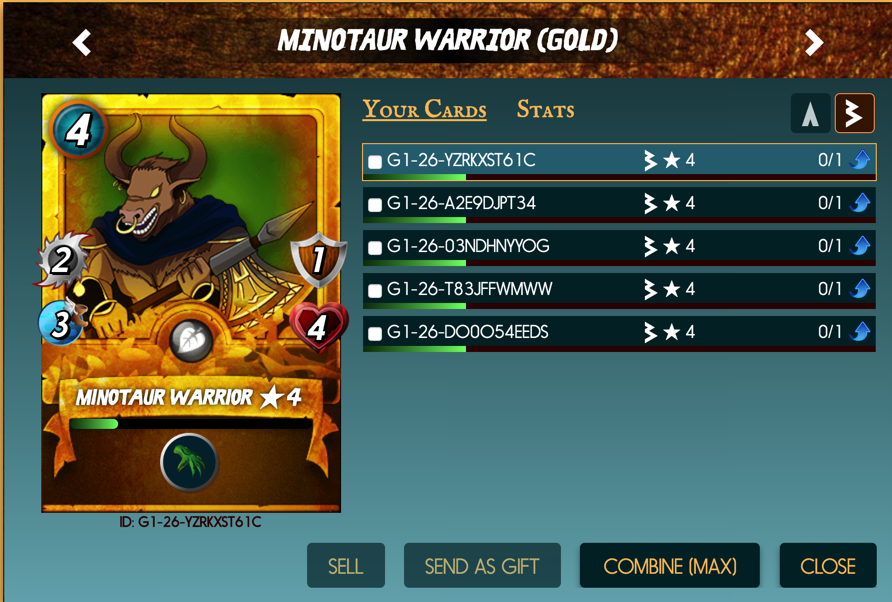The width and height of the screenshot is (892, 602).
Task: Tick the checkbox for card G1-26-T83JFFWMWW
Action: click(375, 291)
